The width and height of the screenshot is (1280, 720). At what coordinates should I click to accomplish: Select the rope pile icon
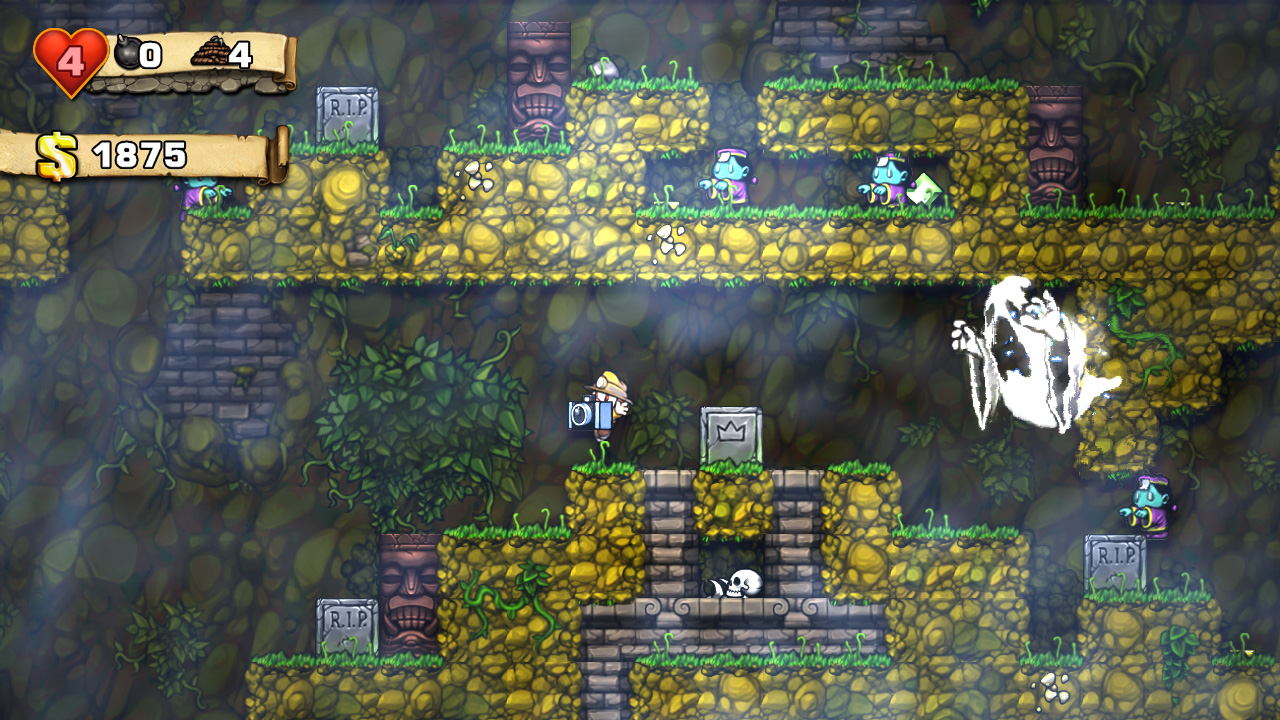click(208, 52)
